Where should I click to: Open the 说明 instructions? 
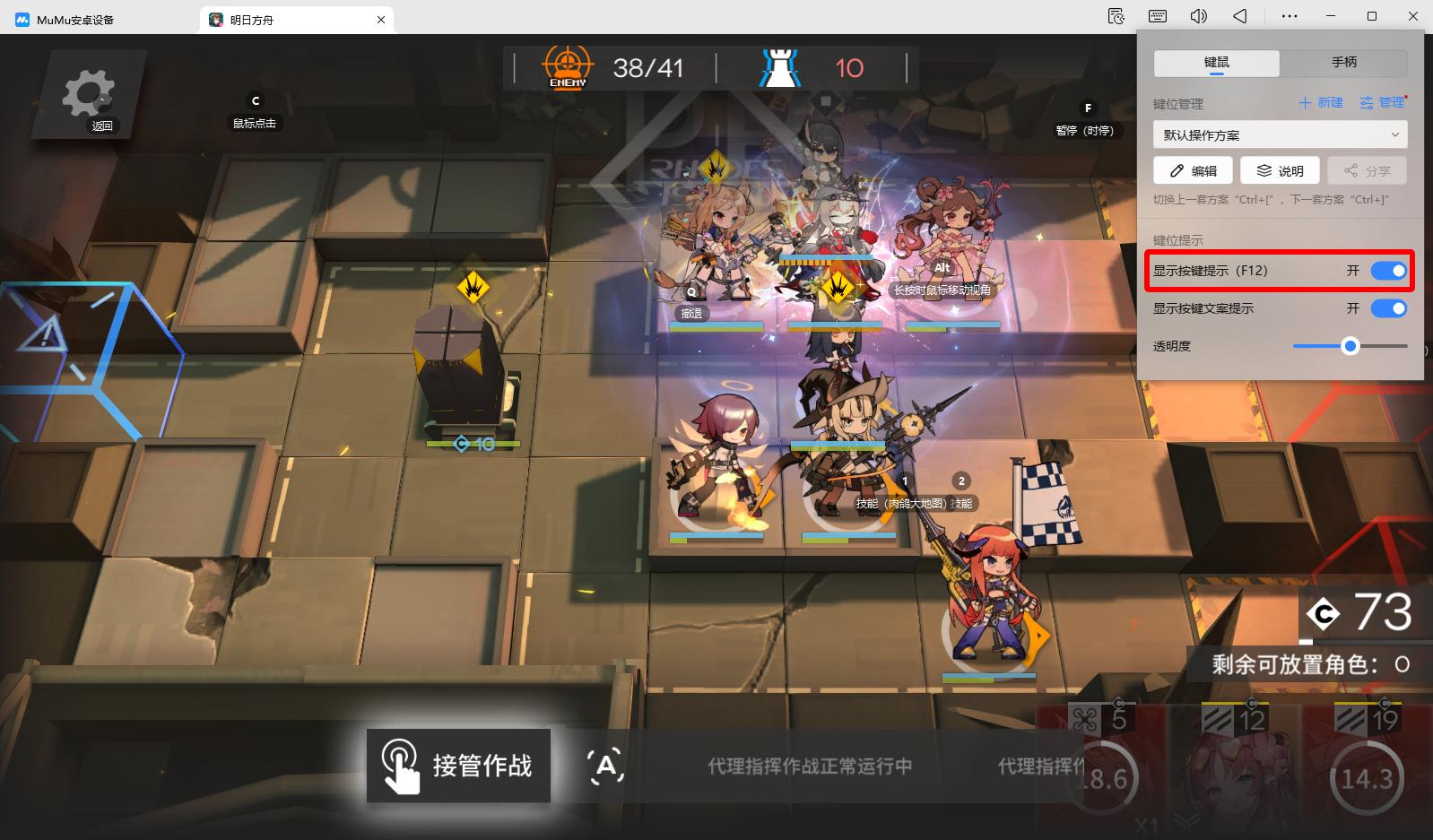click(1280, 170)
